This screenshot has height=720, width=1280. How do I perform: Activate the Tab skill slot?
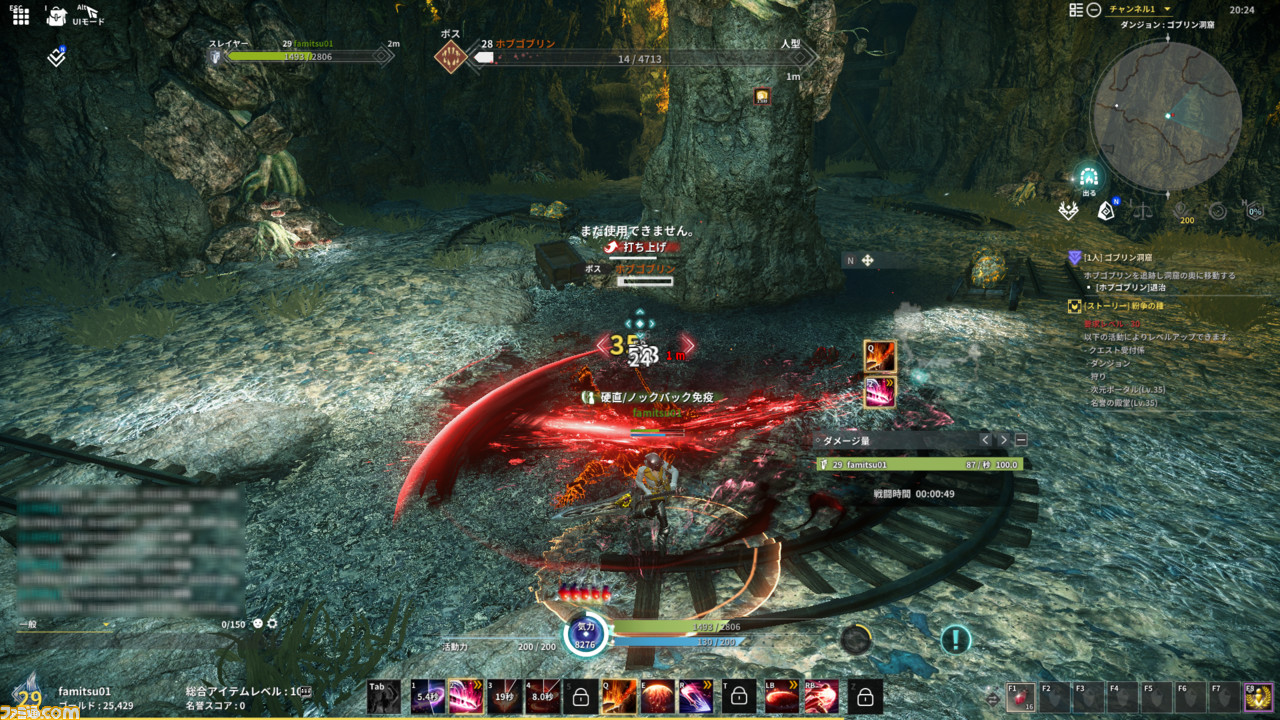(x=384, y=696)
